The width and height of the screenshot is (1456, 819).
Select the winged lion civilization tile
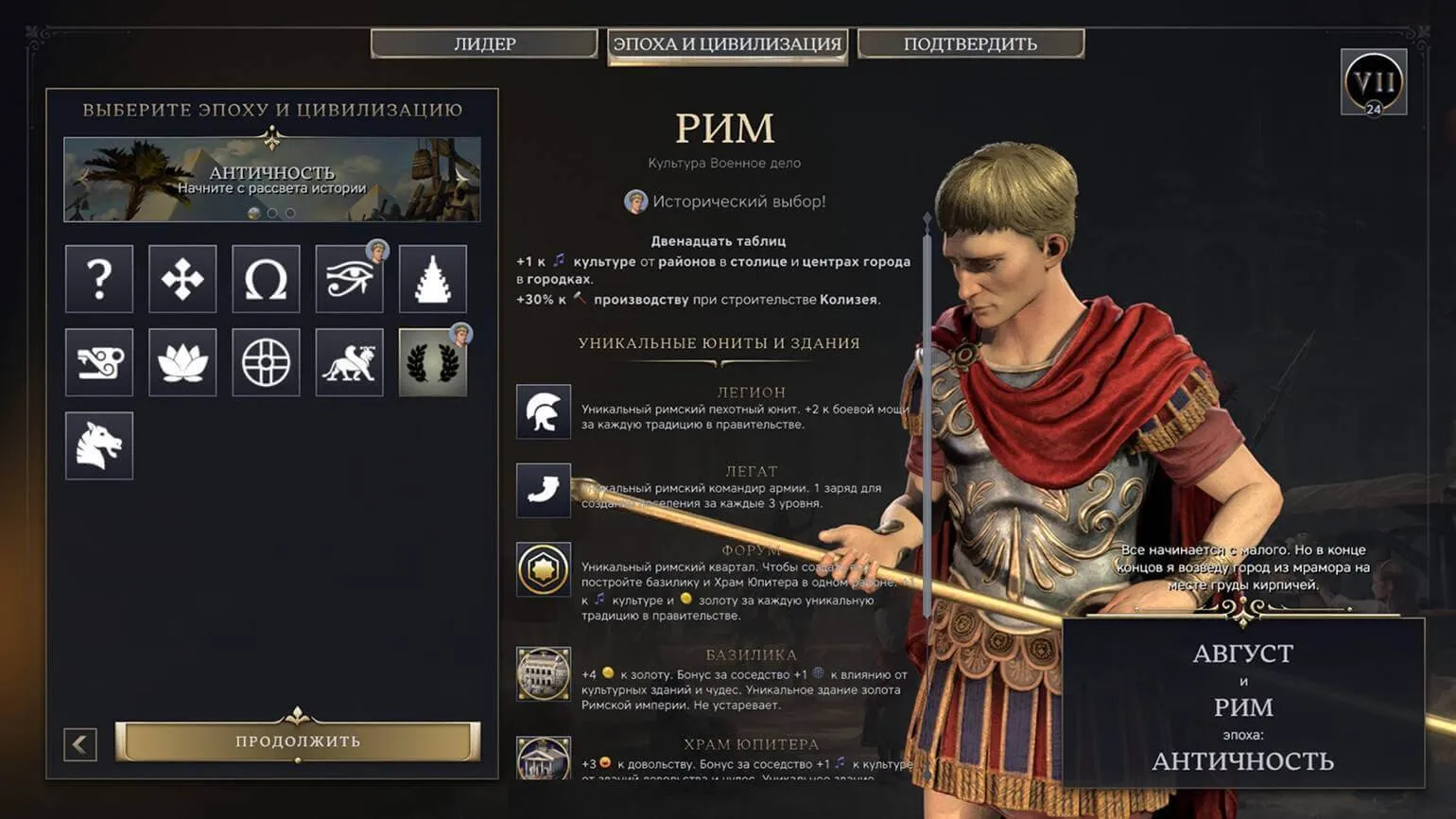pyautogui.click(x=349, y=362)
